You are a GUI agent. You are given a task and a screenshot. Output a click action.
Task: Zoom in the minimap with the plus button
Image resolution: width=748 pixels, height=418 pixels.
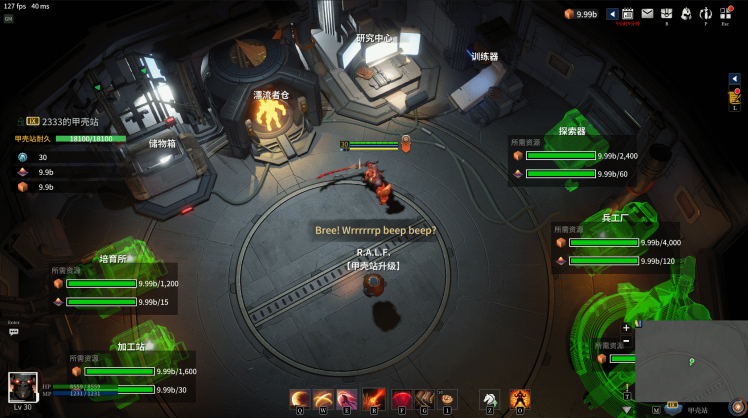point(627,328)
